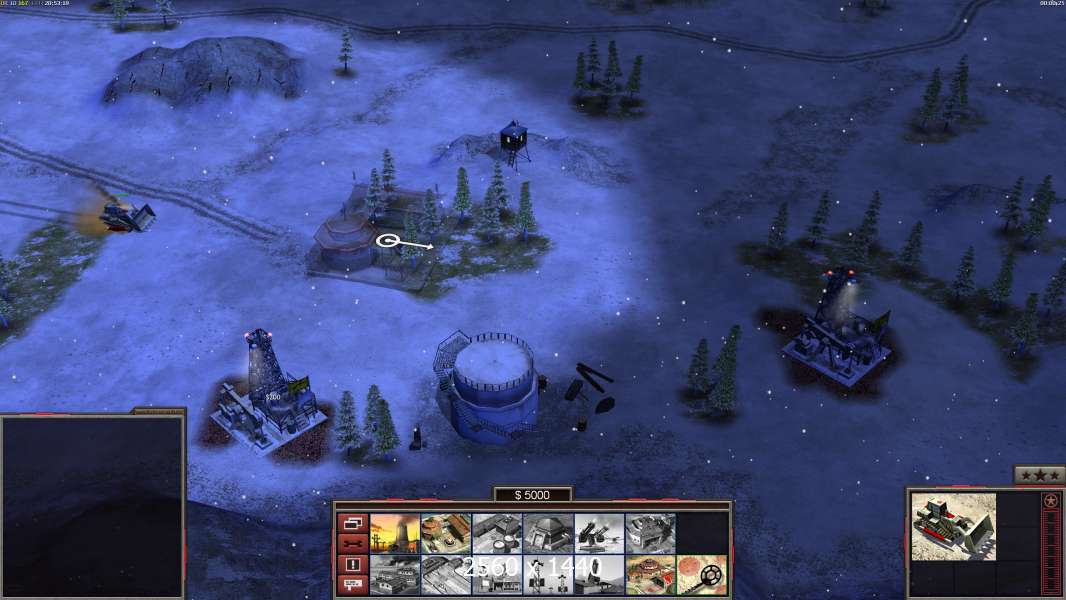Click on the dark minimap panel
This screenshot has width=1066, height=600.
92,507
